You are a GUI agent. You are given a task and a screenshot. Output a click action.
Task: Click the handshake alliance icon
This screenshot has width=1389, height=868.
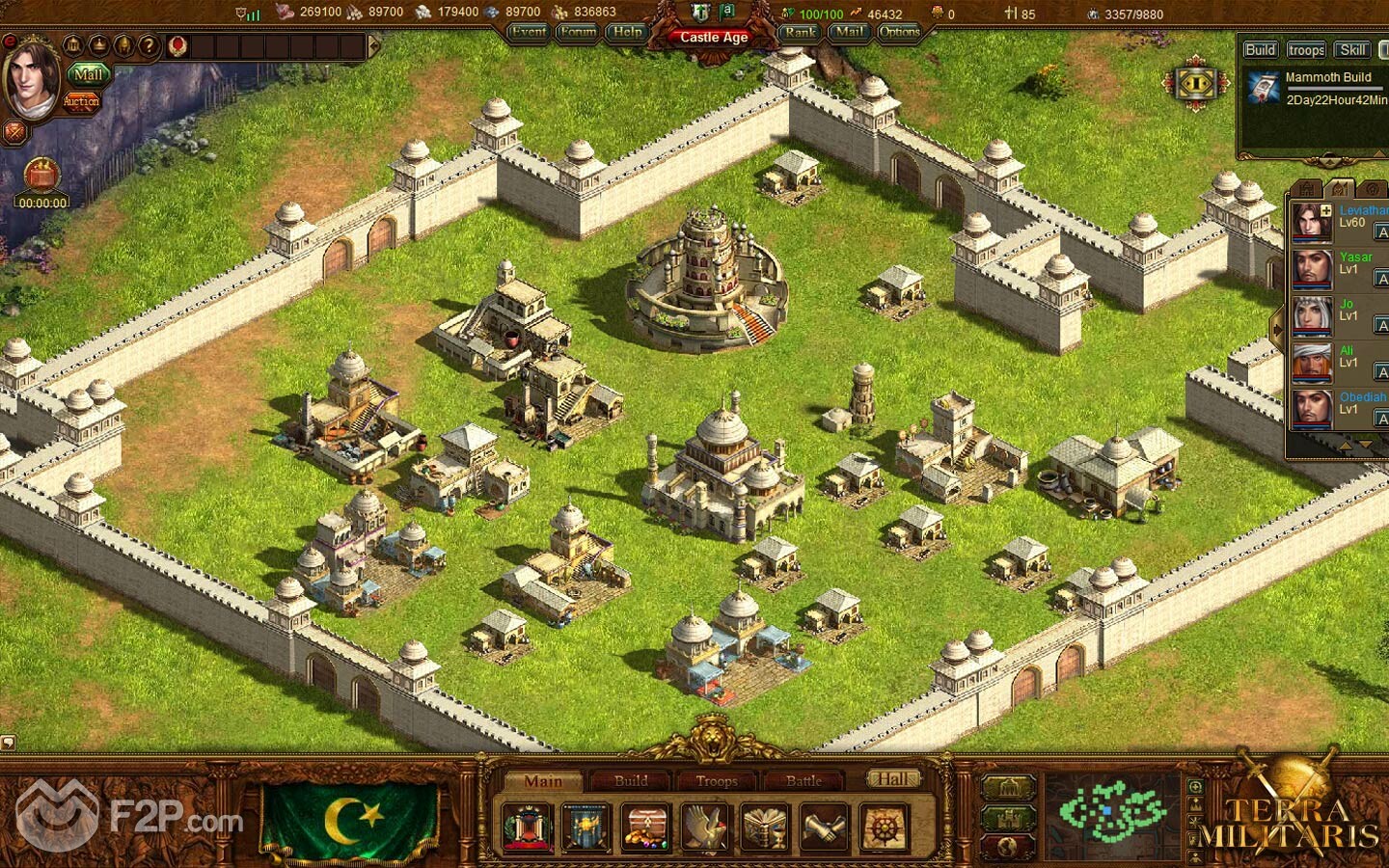pyautogui.click(x=825, y=827)
